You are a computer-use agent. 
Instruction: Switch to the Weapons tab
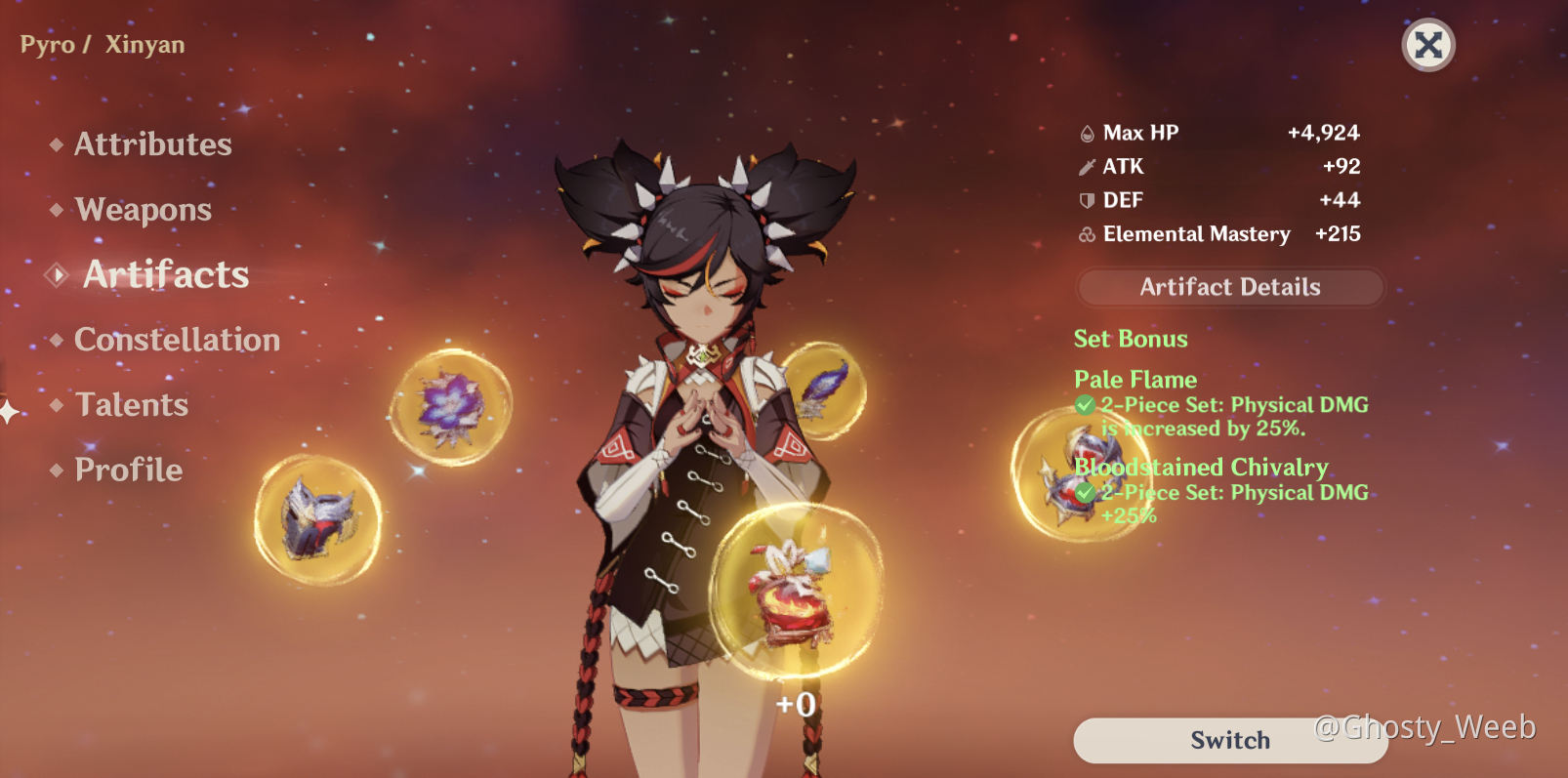click(x=143, y=210)
